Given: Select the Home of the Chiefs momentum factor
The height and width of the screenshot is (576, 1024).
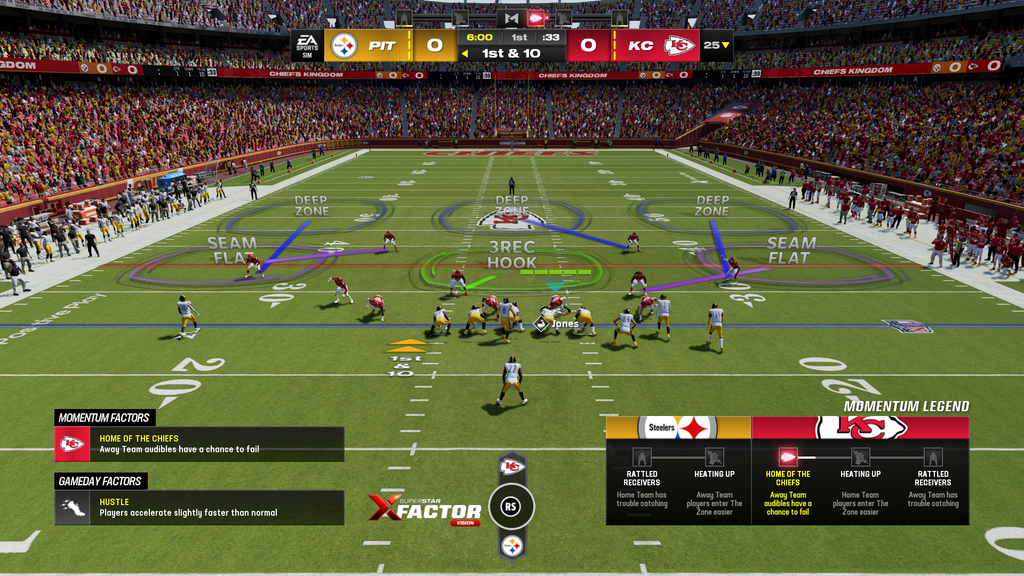Looking at the screenshot, I should click(199, 444).
